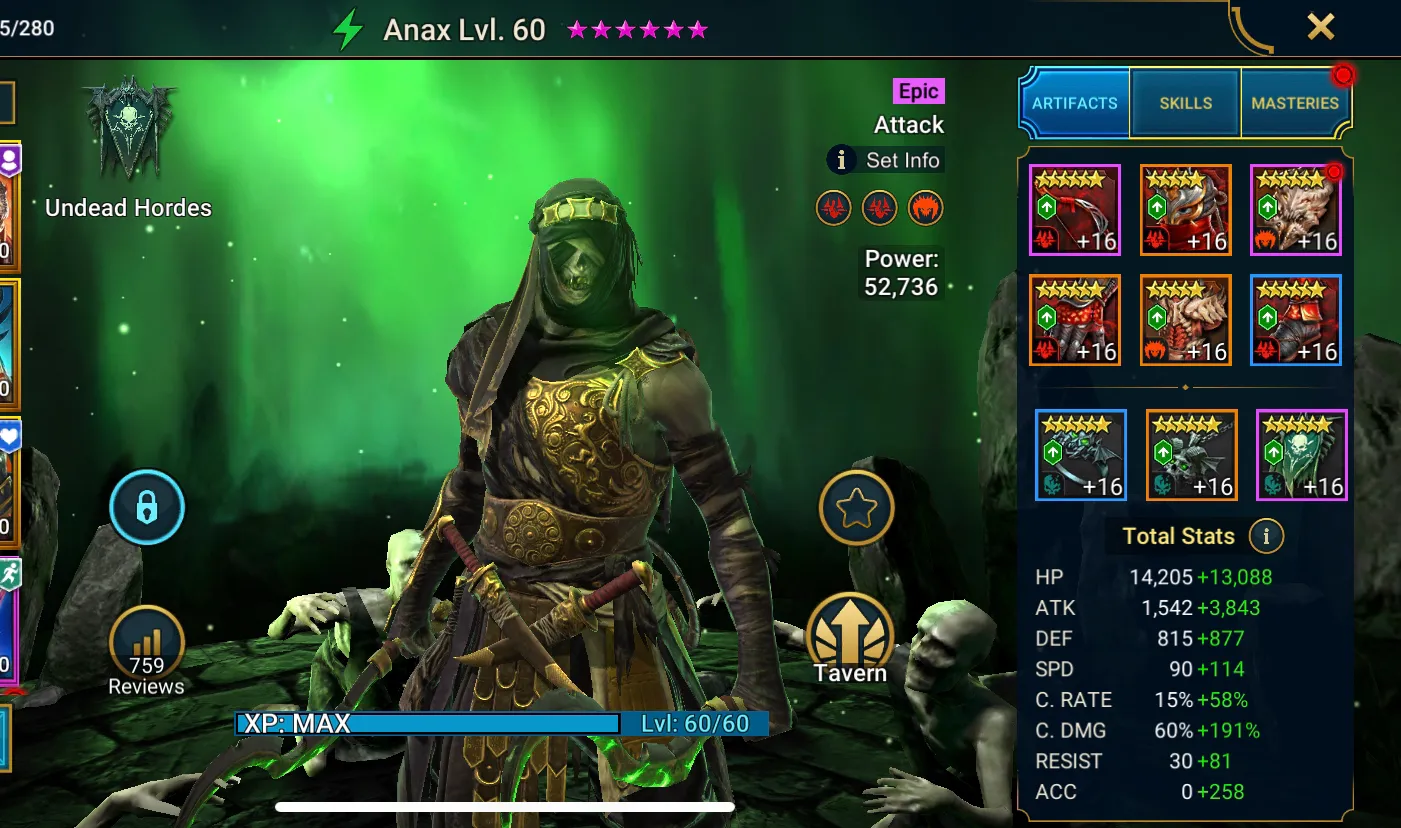This screenshot has width=1401, height=828.
Task: Toggle the champion lock button
Action: (147, 508)
